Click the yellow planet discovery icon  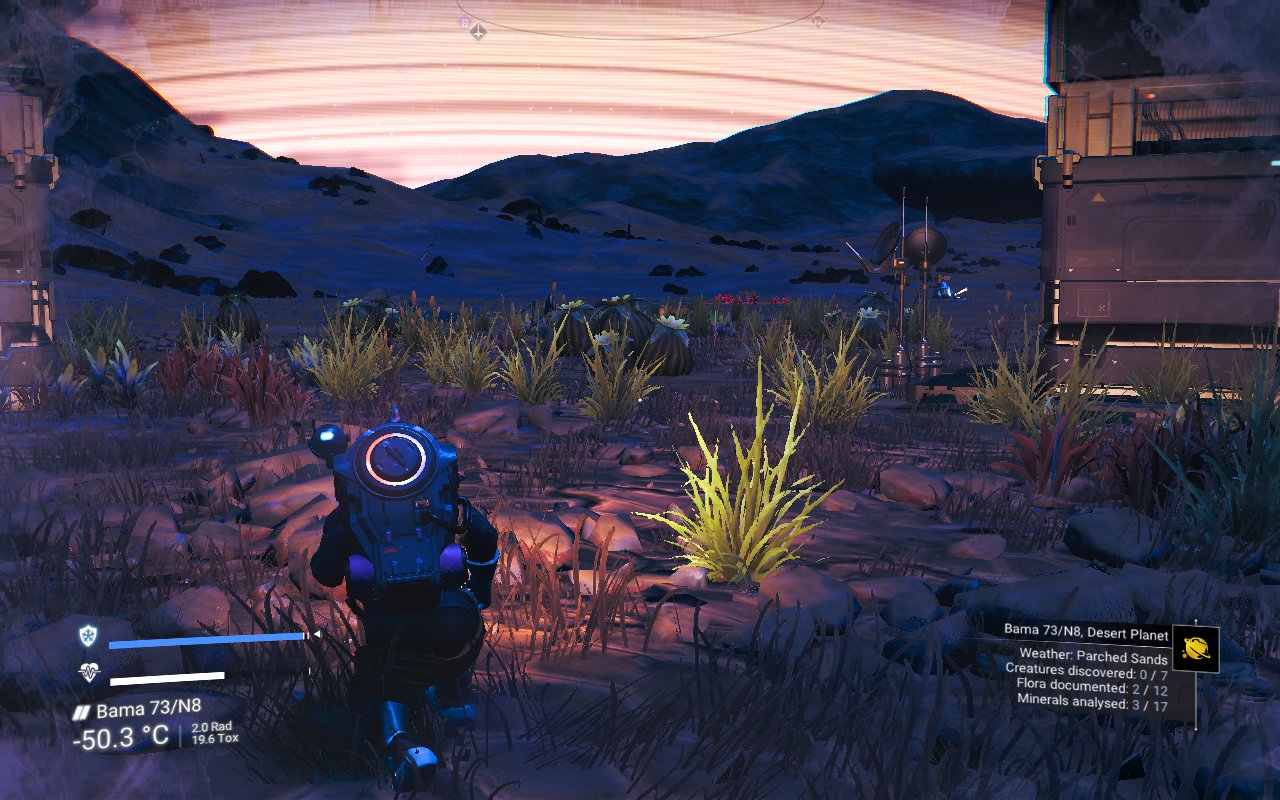click(x=1195, y=649)
